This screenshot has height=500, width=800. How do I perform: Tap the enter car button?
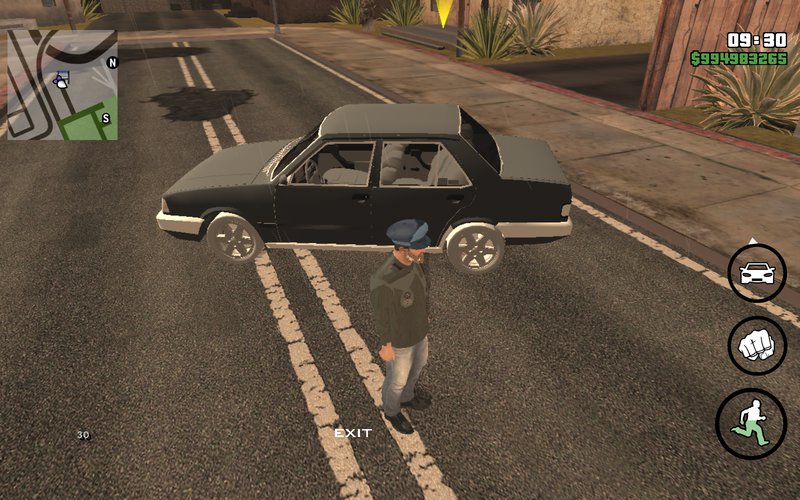click(x=757, y=273)
